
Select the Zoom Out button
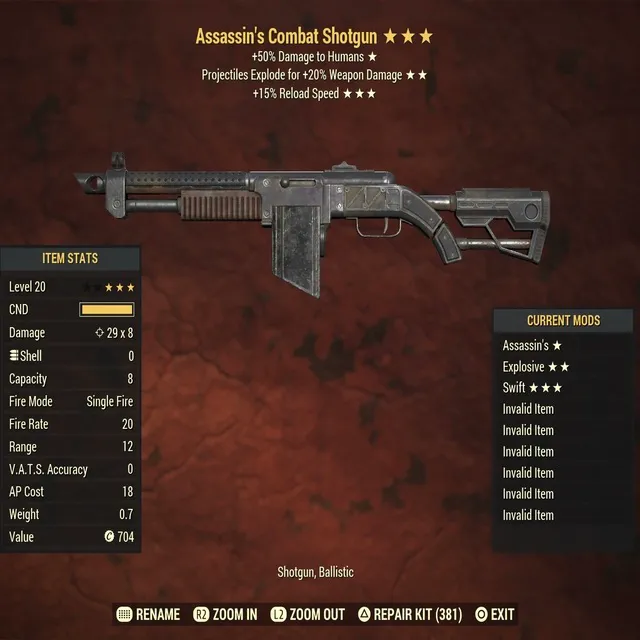coord(310,614)
